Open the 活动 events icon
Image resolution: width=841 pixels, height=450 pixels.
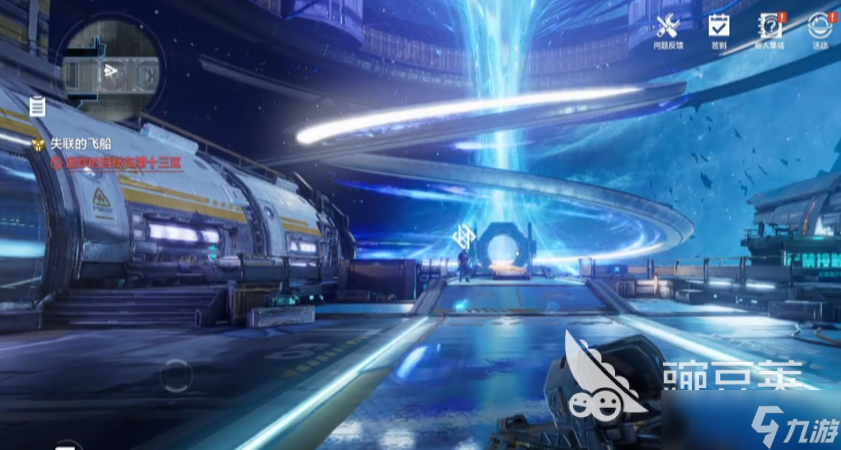(x=820, y=26)
